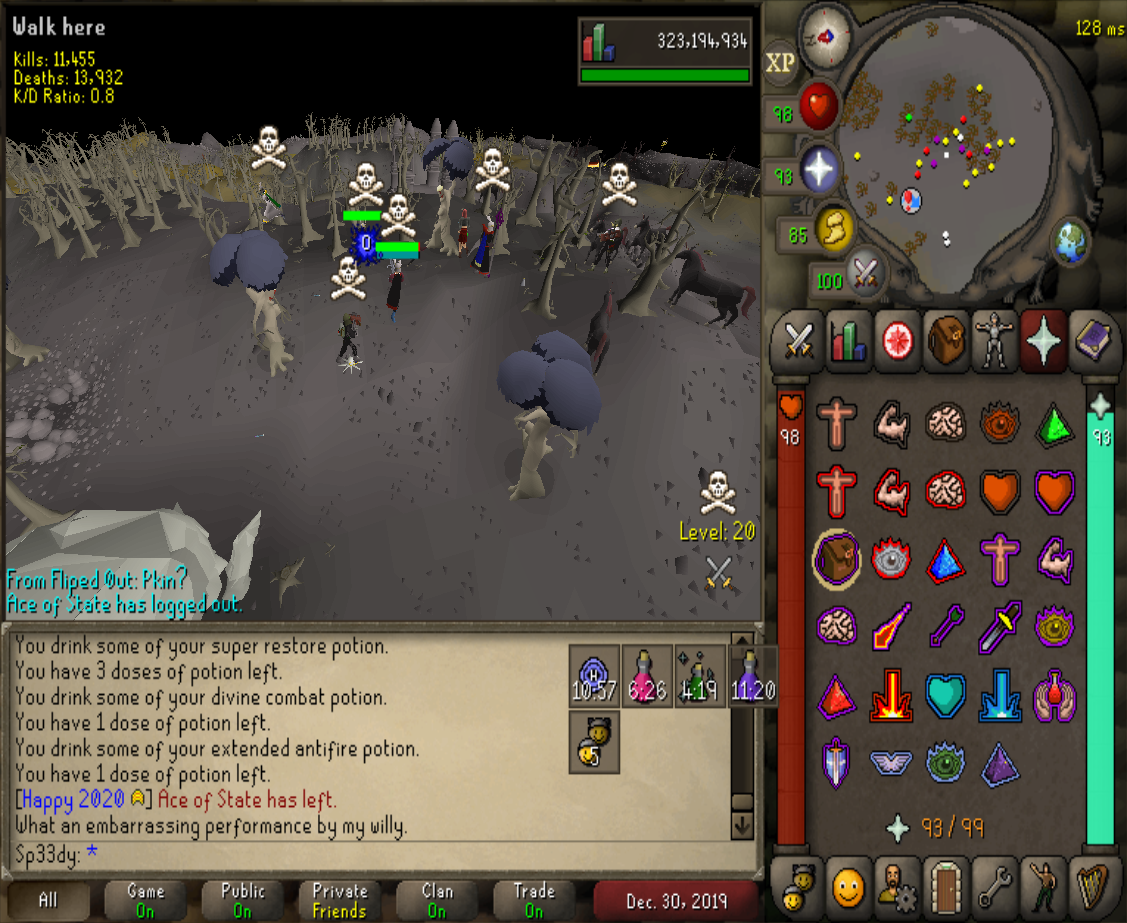
Task: Toggle the quick-prayers orb
Action: tap(820, 172)
